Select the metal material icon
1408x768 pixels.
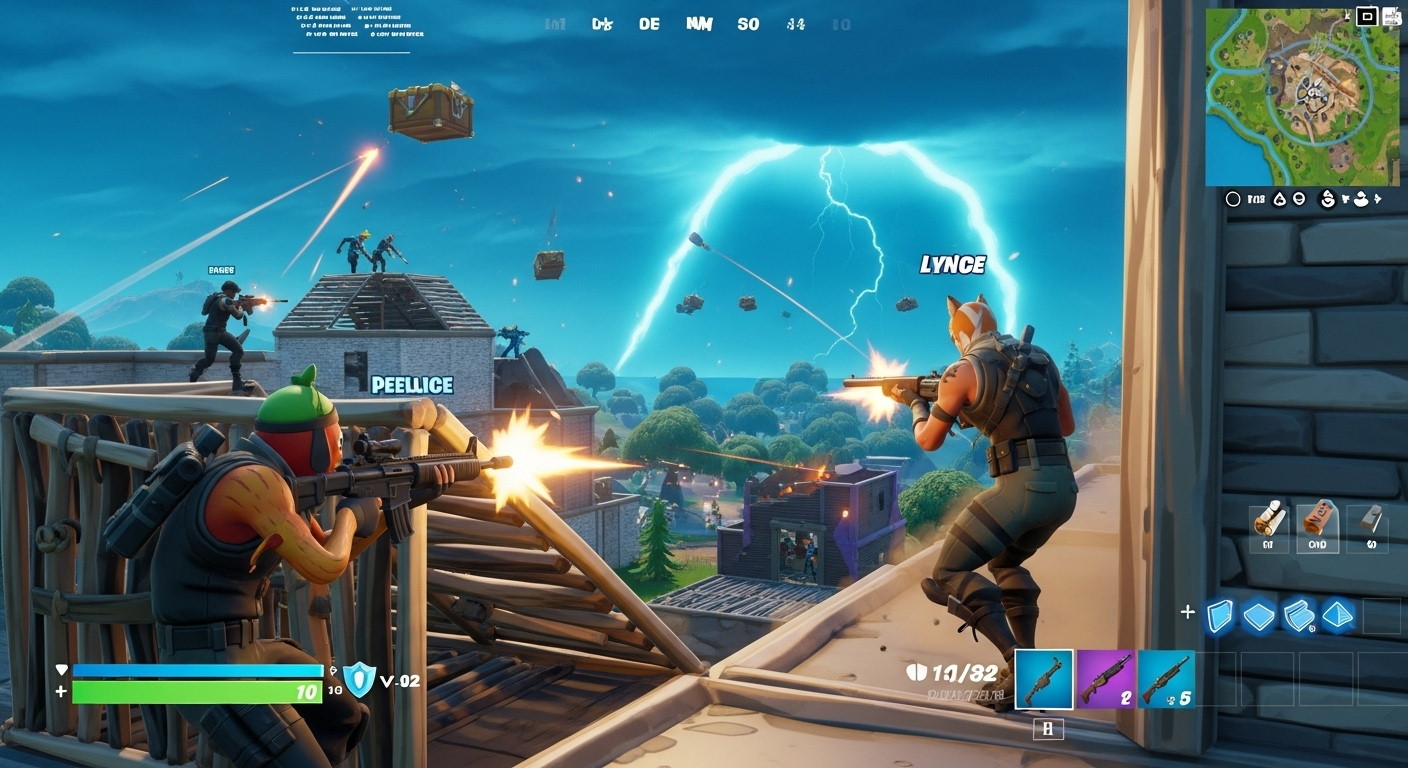click(1370, 524)
